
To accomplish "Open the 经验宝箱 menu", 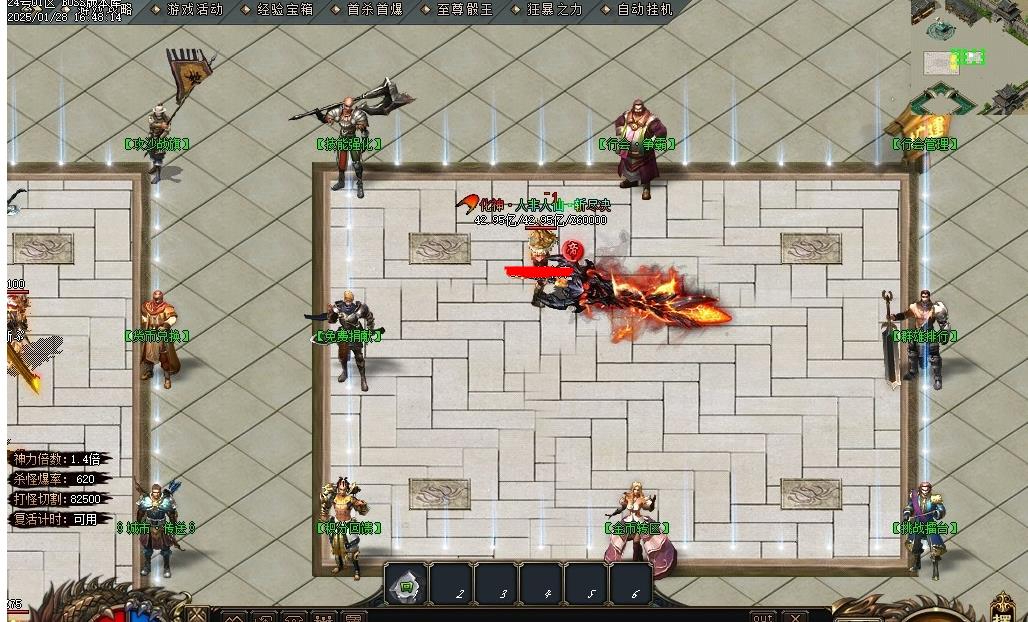I will (x=285, y=10).
